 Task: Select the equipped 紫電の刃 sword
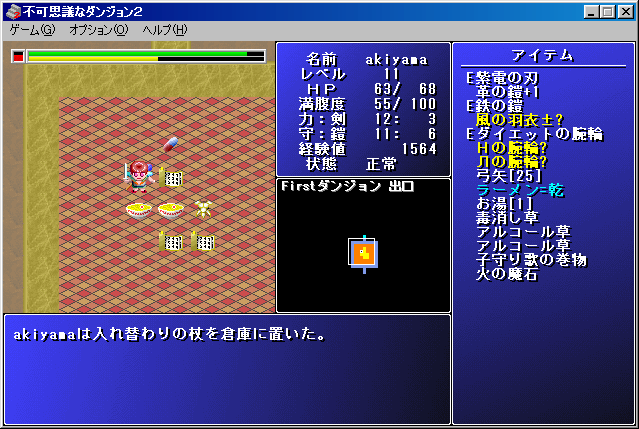(x=510, y=78)
